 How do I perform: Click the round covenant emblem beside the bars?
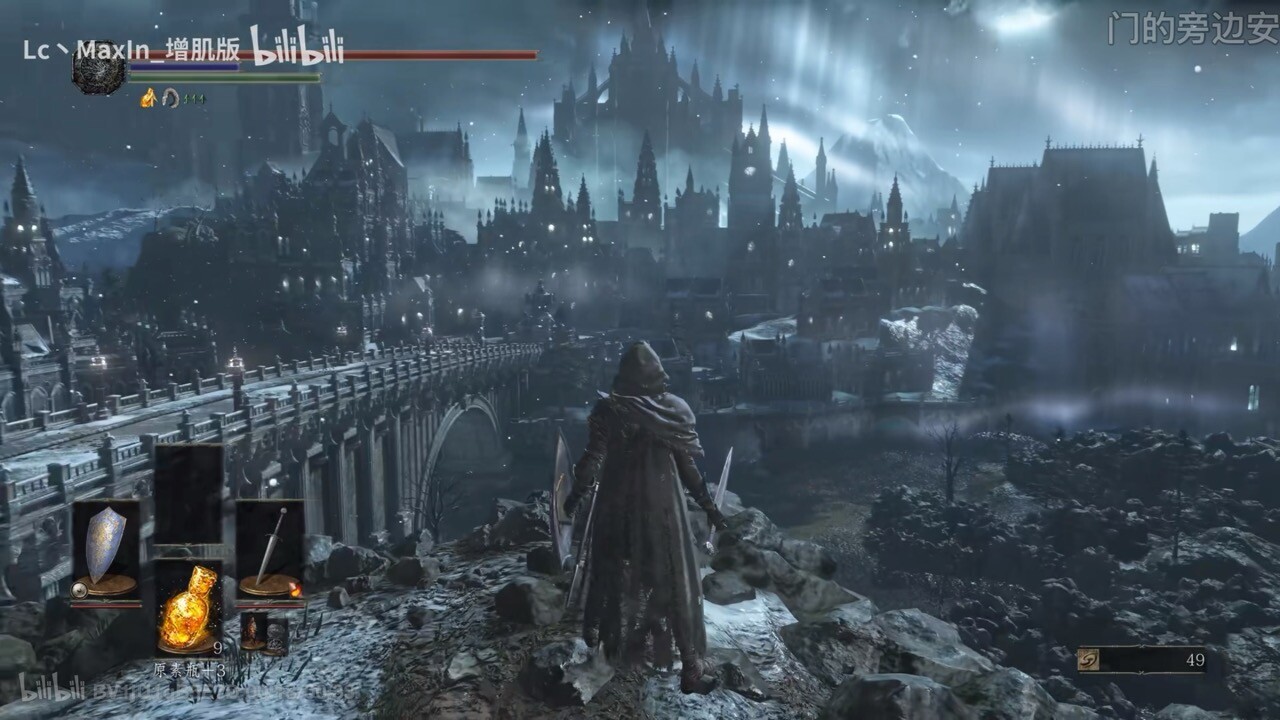point(98,69)
